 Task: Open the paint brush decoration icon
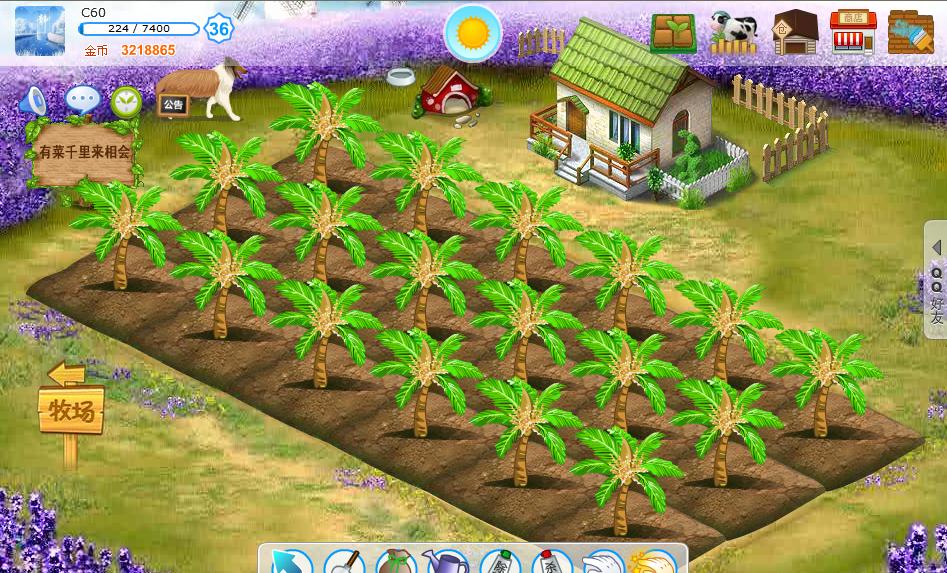coord(910,33)
